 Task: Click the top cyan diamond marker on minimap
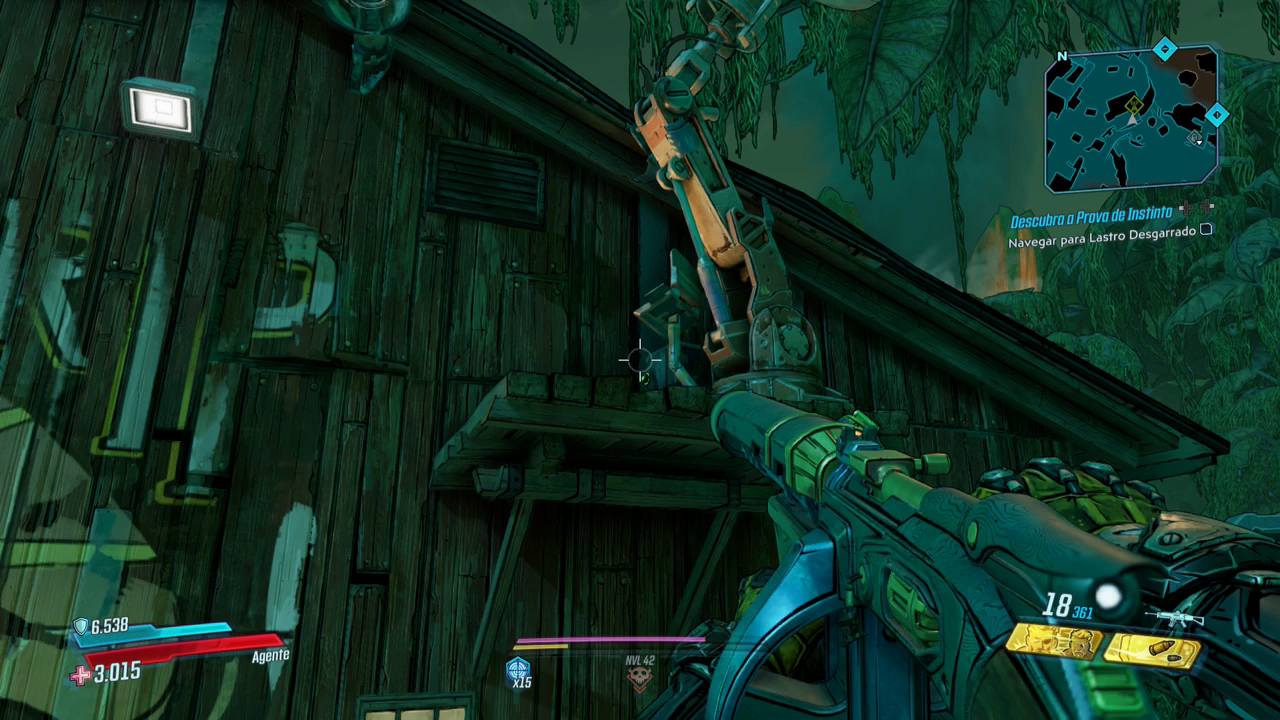tap(1164, 47)
